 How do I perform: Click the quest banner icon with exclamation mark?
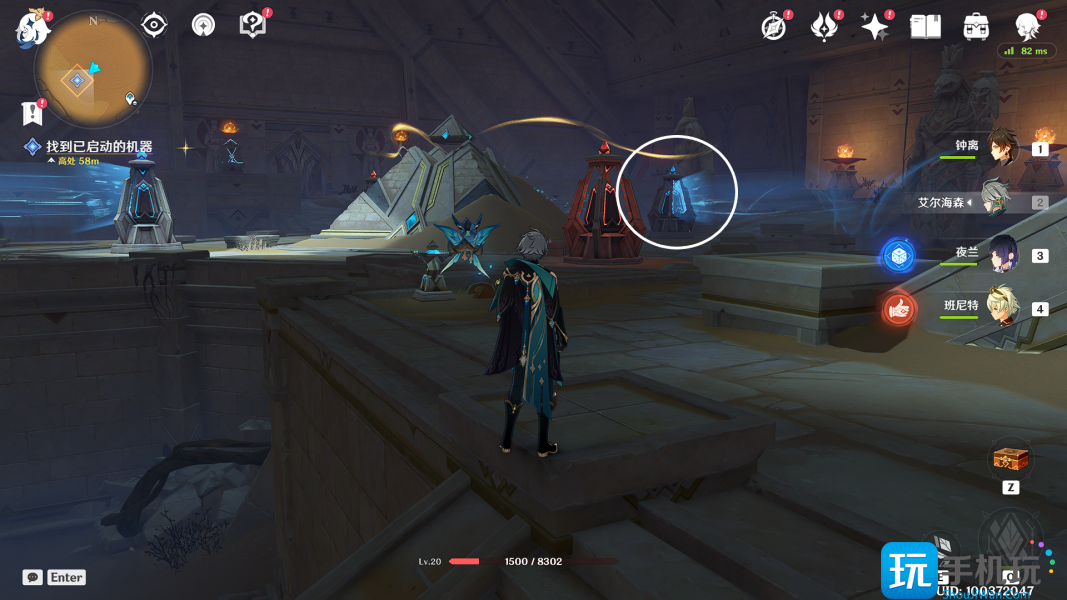[33, 112]
